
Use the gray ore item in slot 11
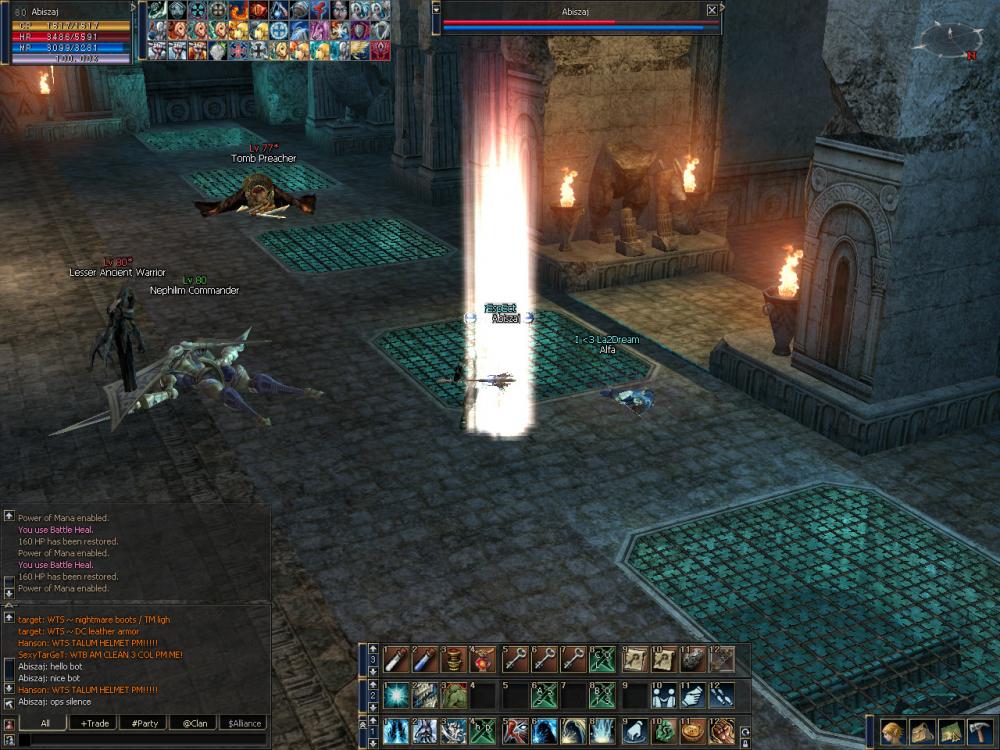pyautogui.click(x=692, y=659)
